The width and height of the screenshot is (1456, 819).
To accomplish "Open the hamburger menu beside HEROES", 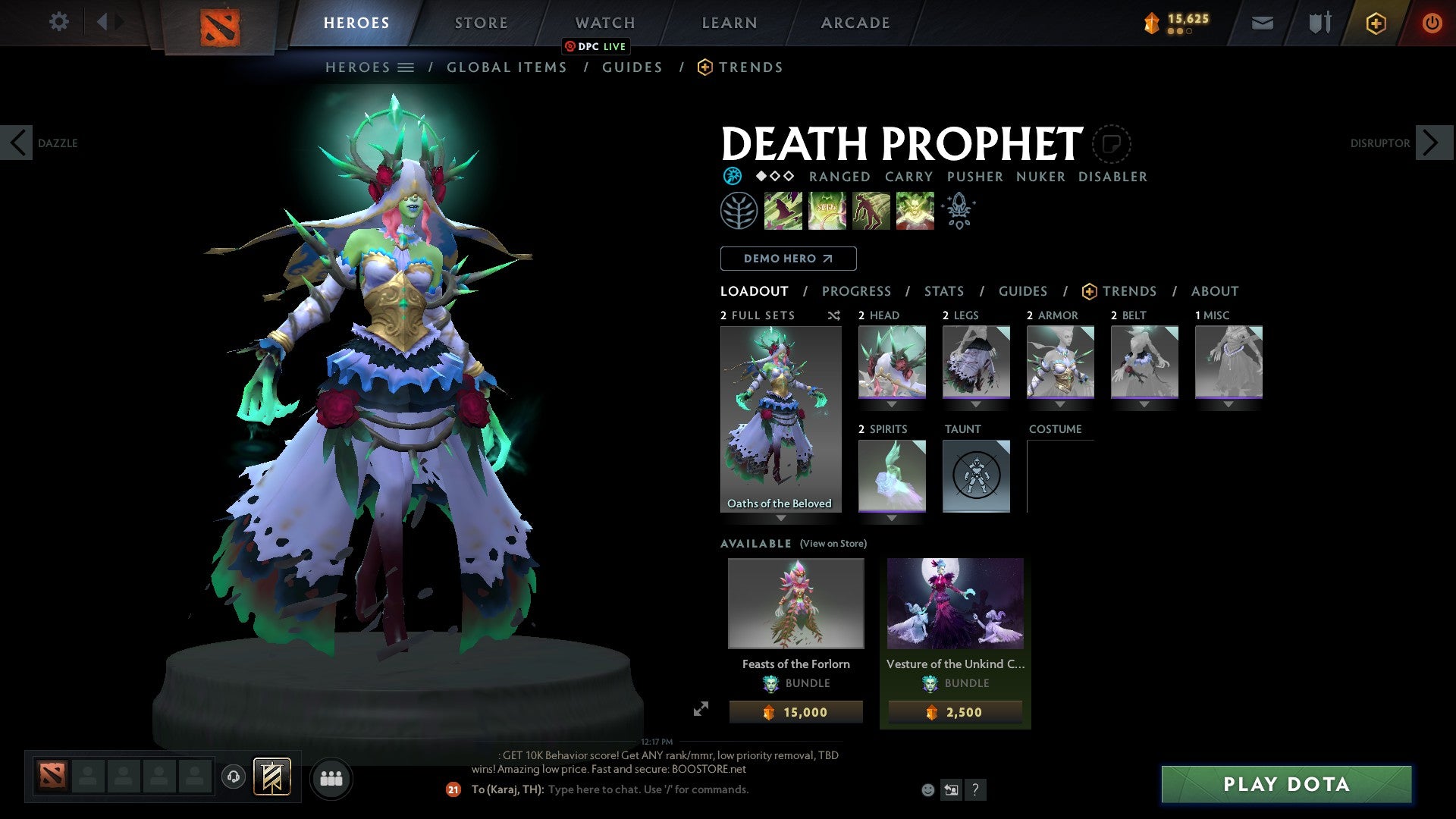I will pyautogui.click(x=406, y=67).
